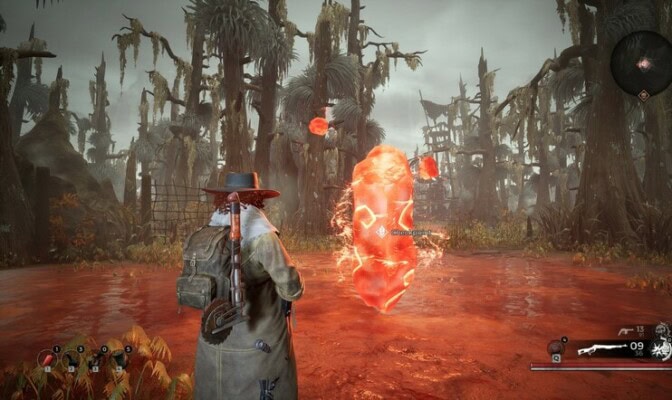Use the item in quick slot 2
The height and width of the screenshot is (400, 672).
[x=74, y=359]
